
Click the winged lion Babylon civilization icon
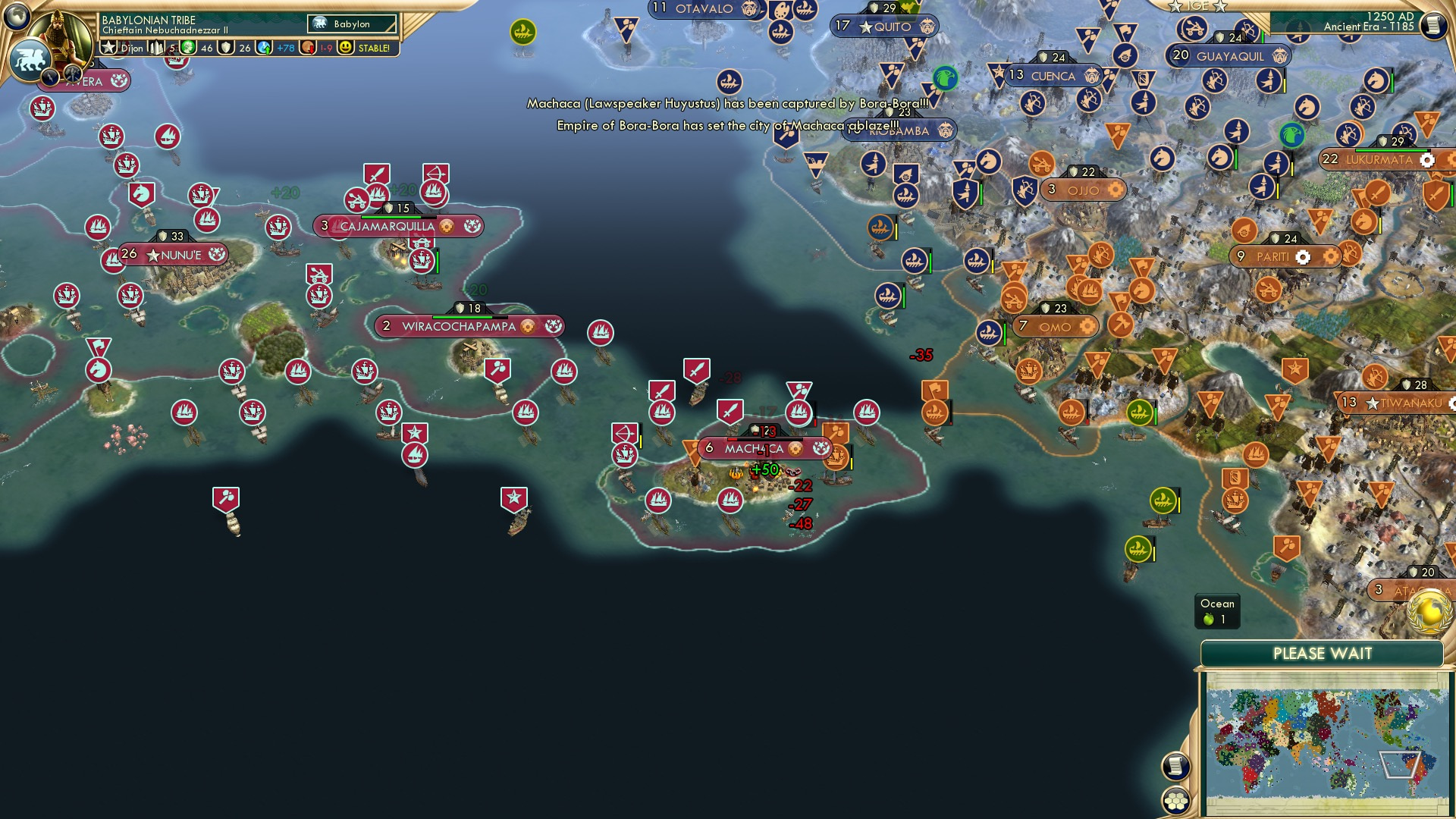(x=32, y=61)
